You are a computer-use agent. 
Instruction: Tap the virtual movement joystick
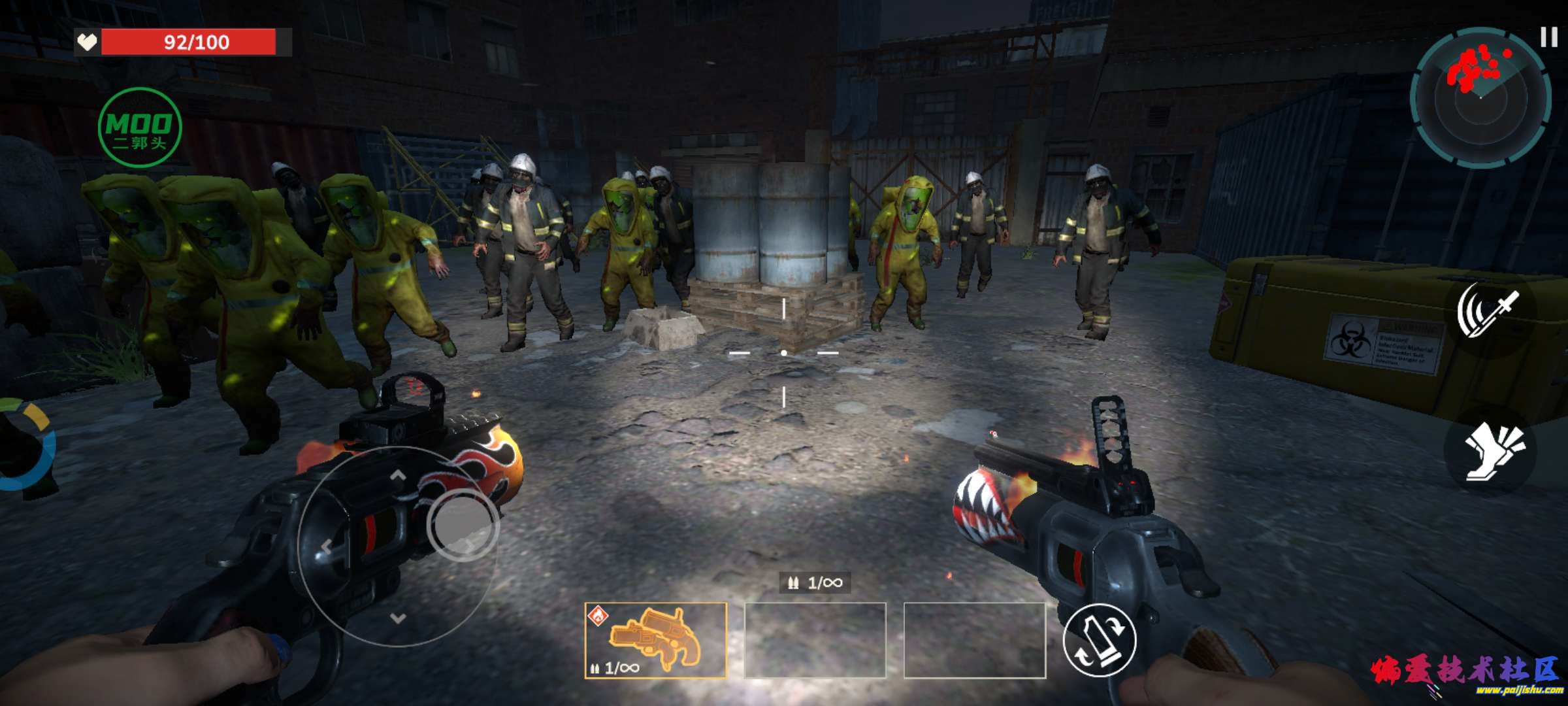462,525
